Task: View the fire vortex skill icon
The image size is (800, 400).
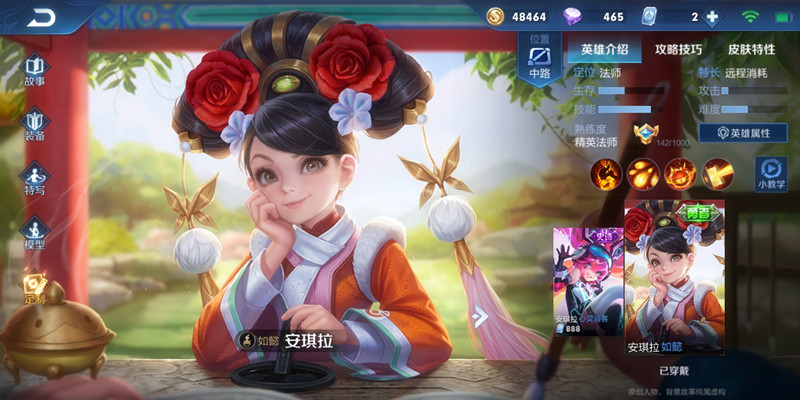Action: [x=680, y=174]
